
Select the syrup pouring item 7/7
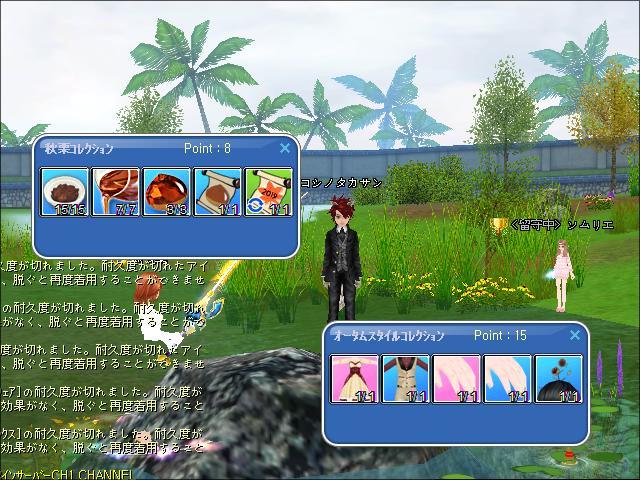pyautogui.click(x=117, y=191)
